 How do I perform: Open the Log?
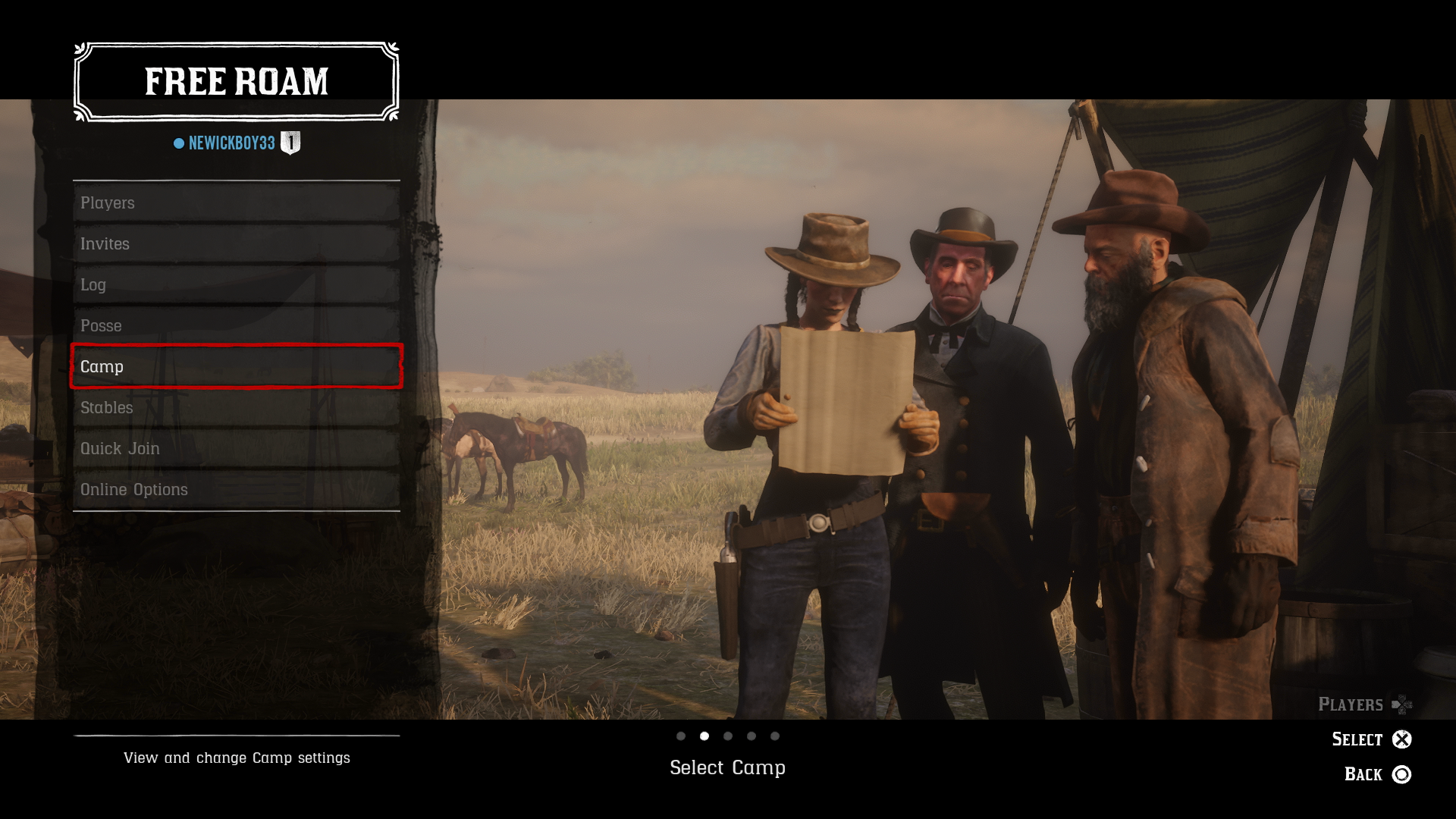[x=235, y=284]
